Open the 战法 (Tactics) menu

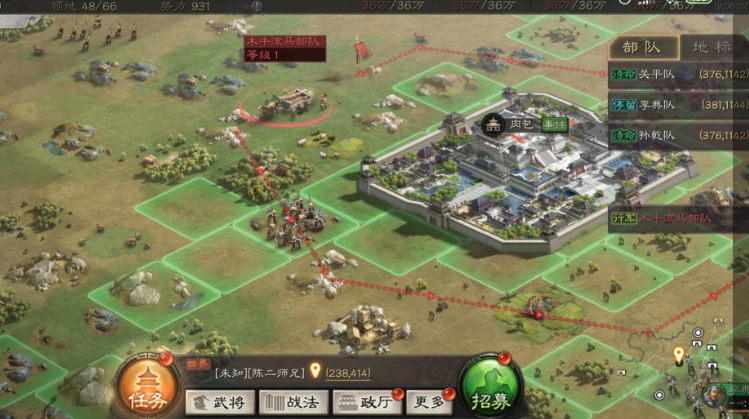(x=292, y=402)
